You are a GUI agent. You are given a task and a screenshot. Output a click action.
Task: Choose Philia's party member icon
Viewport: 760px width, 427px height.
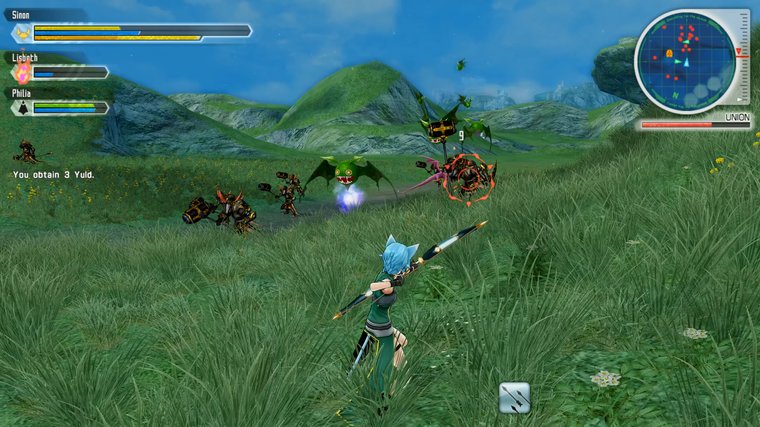pyautogui.click(x=21, y=107)
